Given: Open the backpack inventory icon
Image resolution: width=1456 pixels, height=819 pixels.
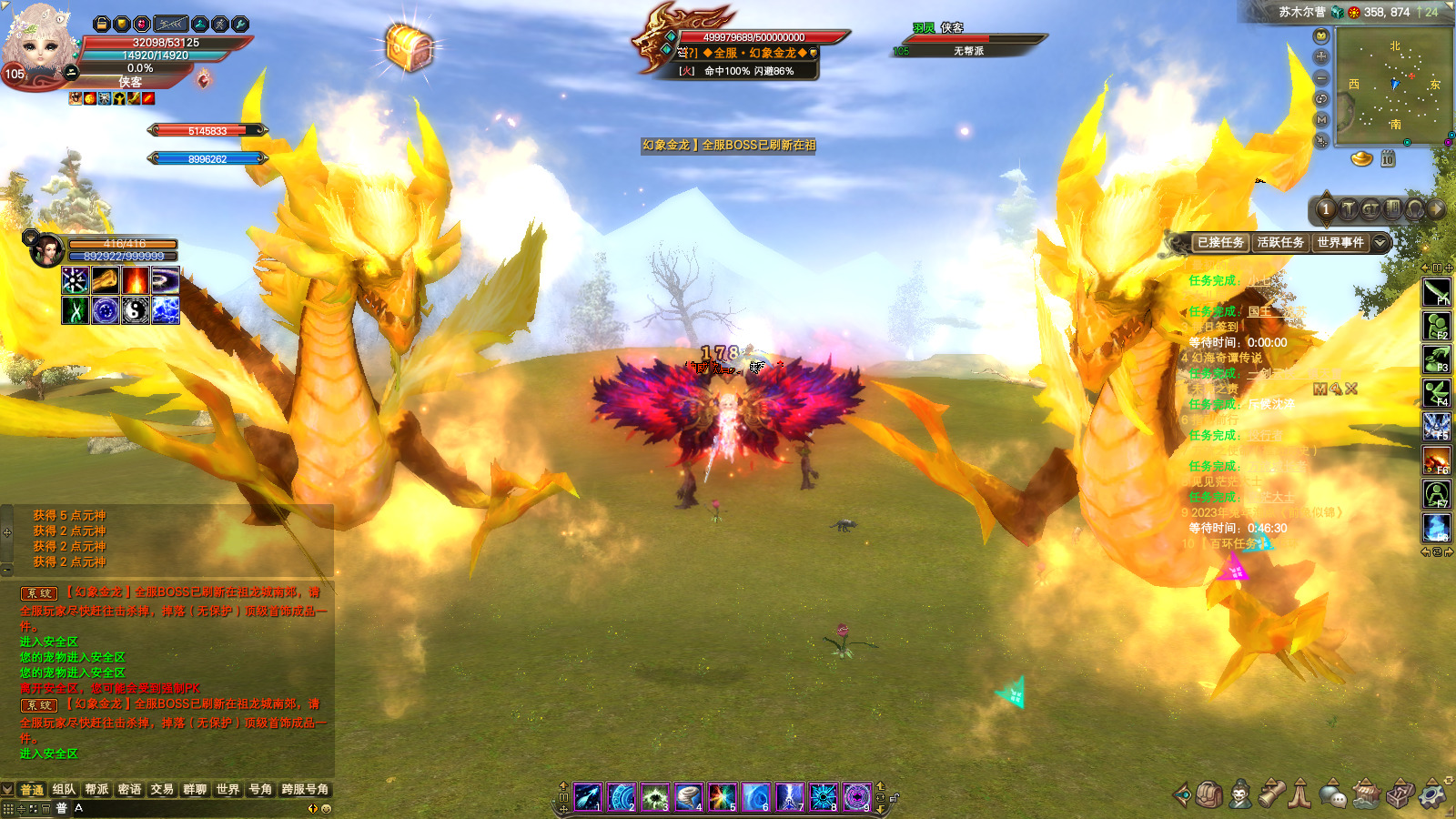Looking at the screenshot, I should pyautogui.click(x=1209, y=794).
